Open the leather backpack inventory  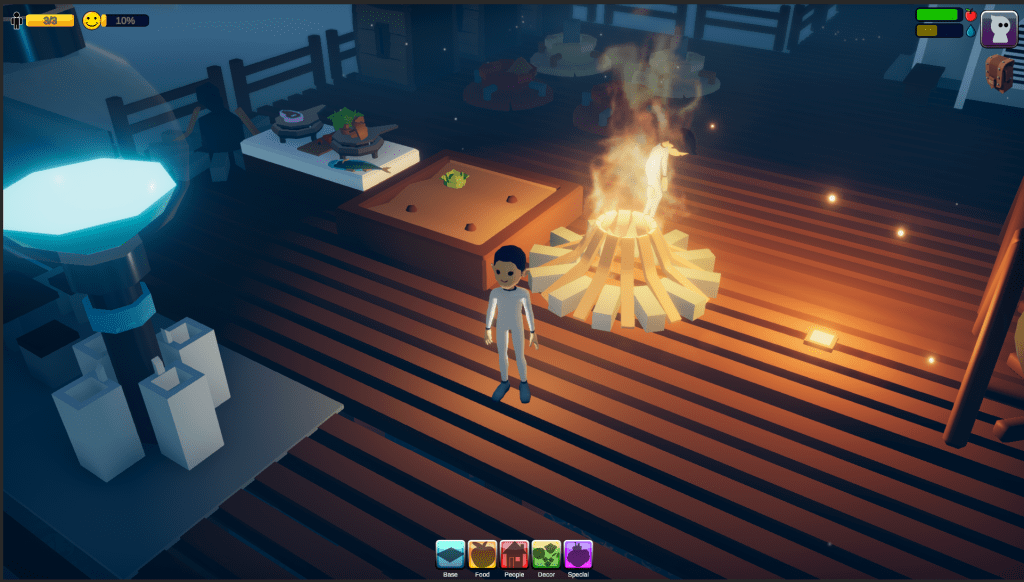point(999,73)
